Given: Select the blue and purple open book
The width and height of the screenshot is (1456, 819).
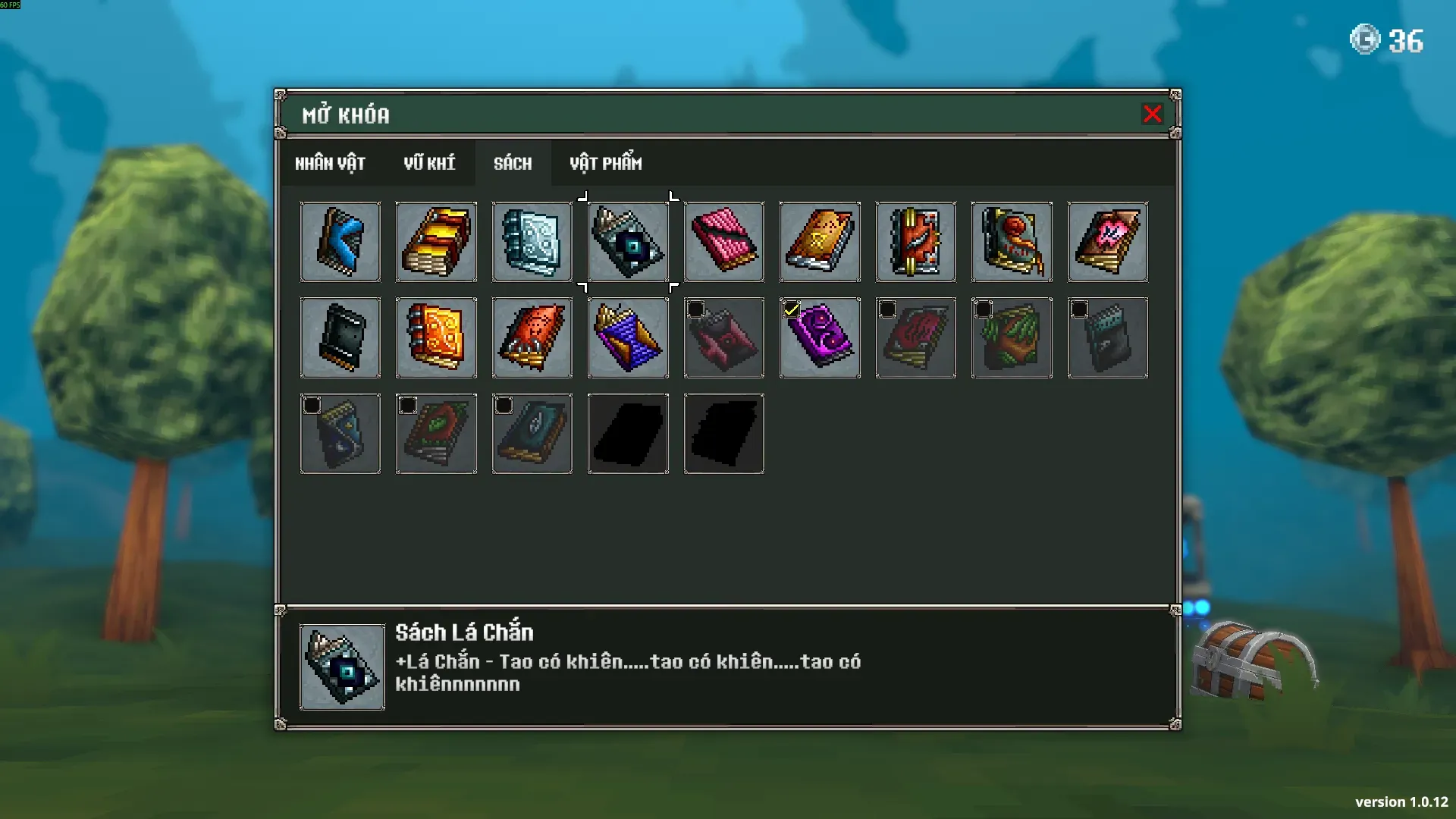Looking at the screenshot, I should (628, 337).
